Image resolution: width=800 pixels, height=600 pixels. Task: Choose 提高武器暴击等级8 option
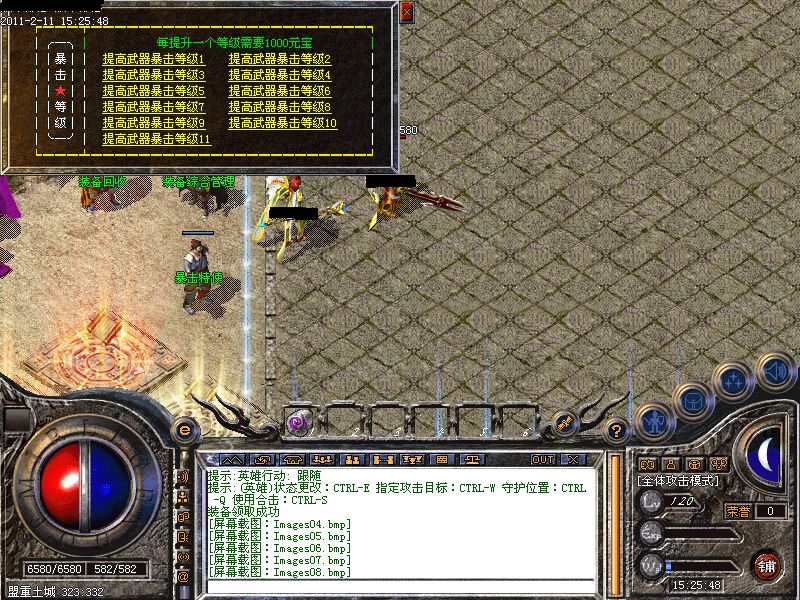click(x=279, y=107)
